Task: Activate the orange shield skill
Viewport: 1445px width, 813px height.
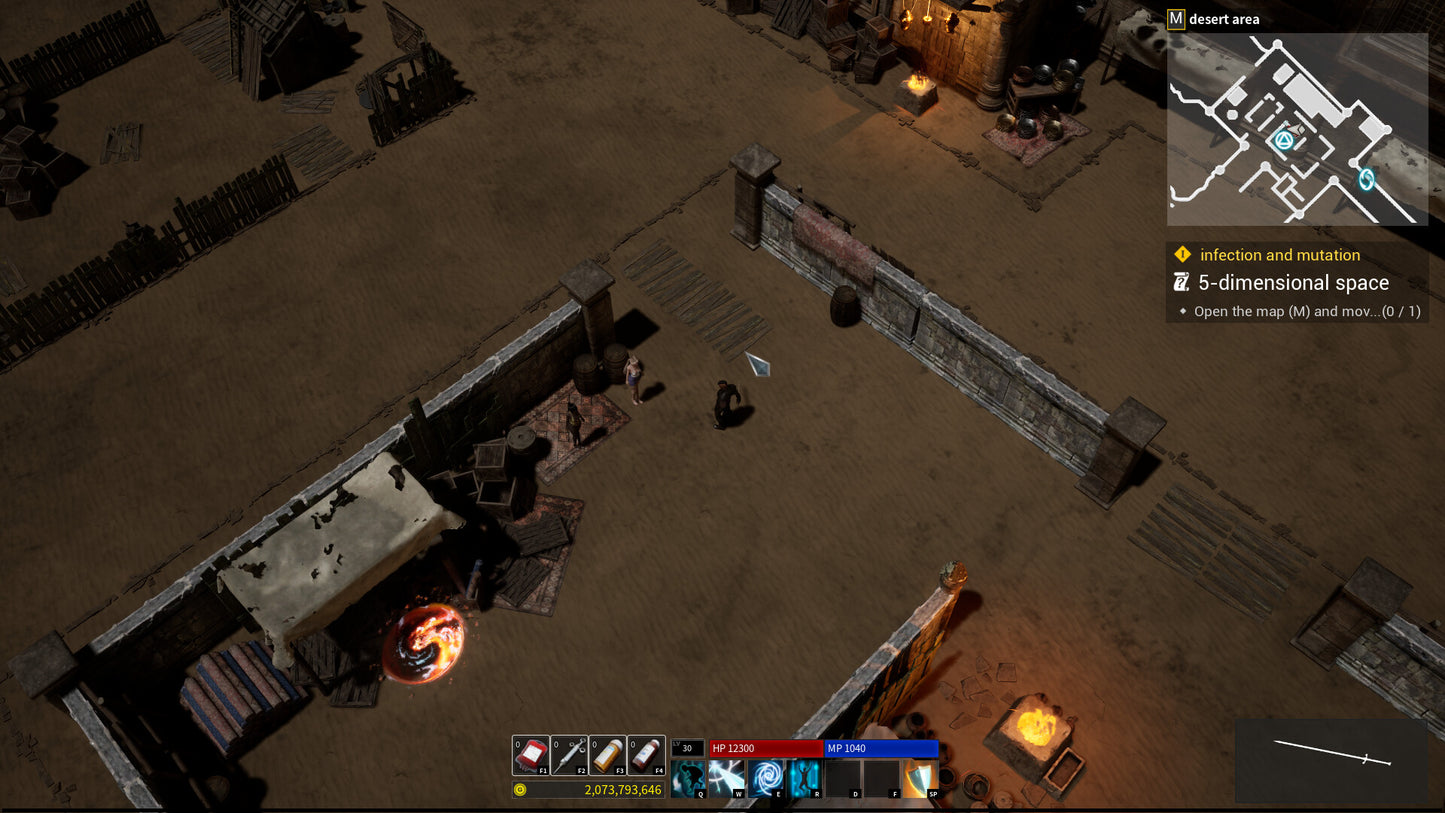Action: tap(921, 778)
